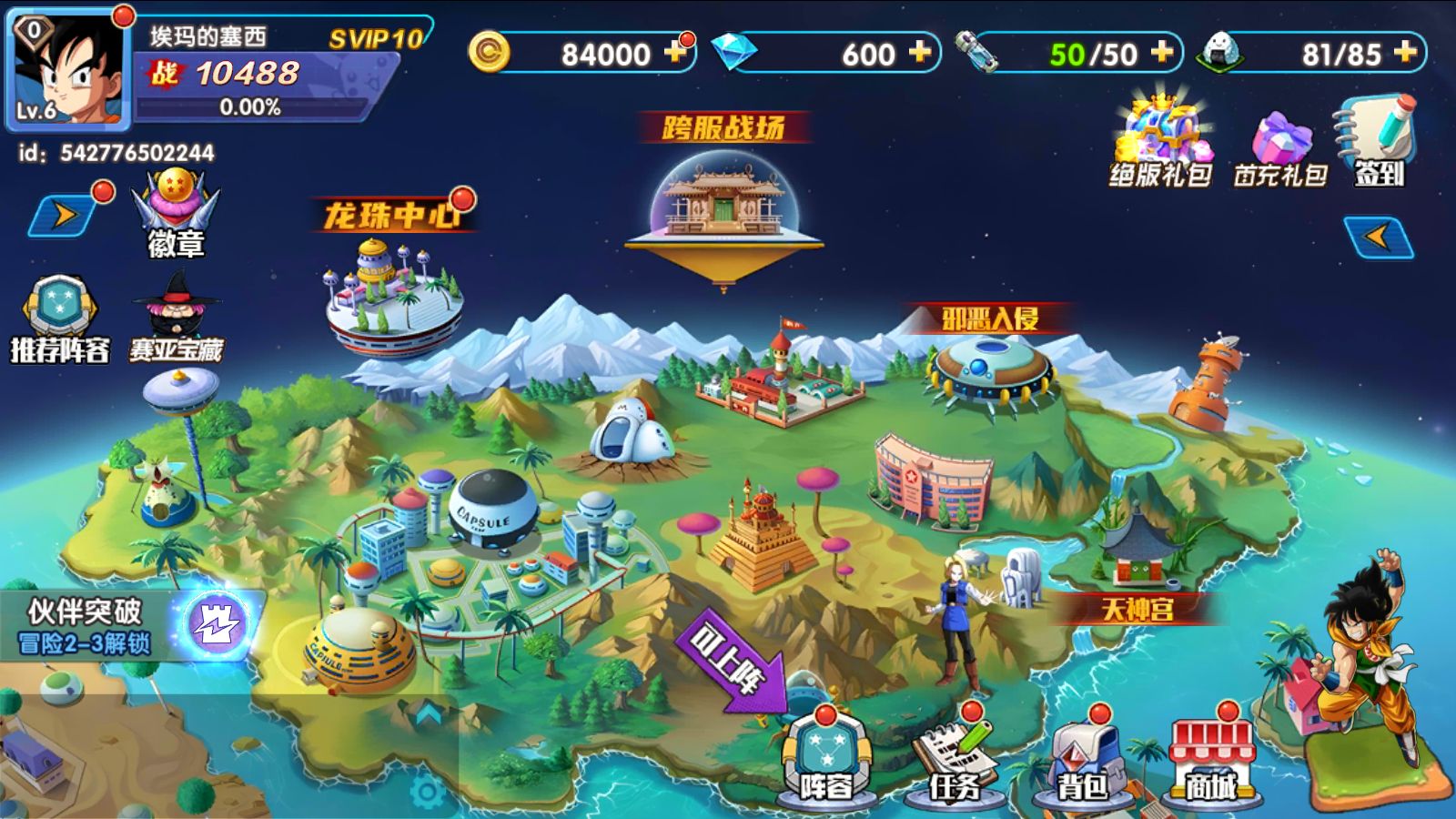This screenshot has width=1456, height=819.
Task: Open the 绝版礼包 treasure gift pack
Action: point(1160,141)
